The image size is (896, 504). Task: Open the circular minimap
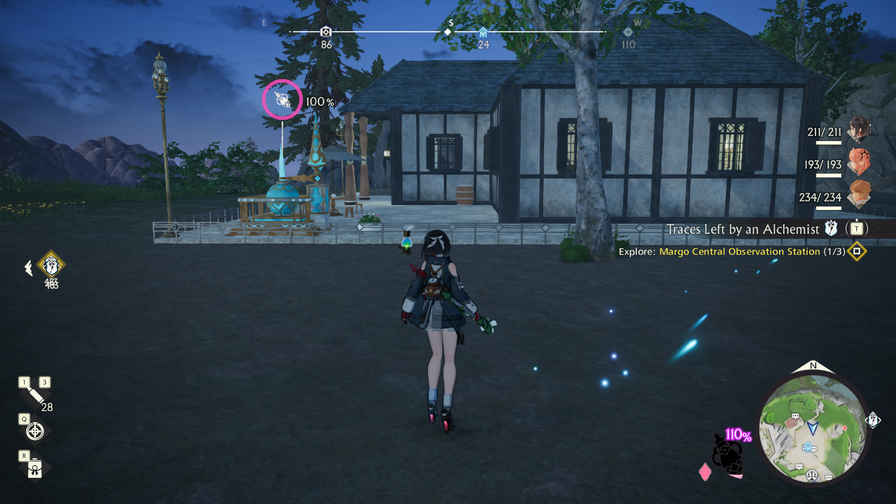coord(812,423)
